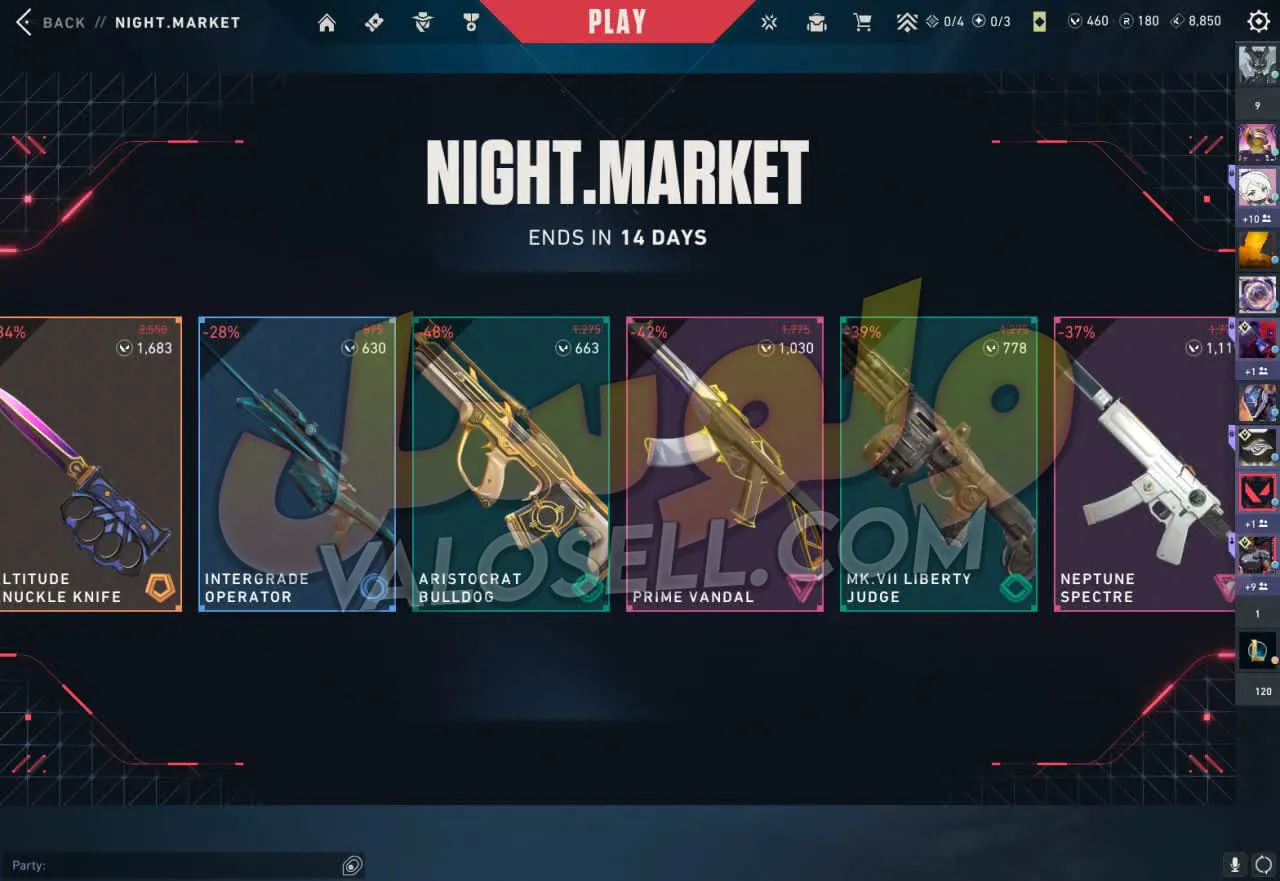
Task: Open the agents hat icon
Action: pos(423,22)
